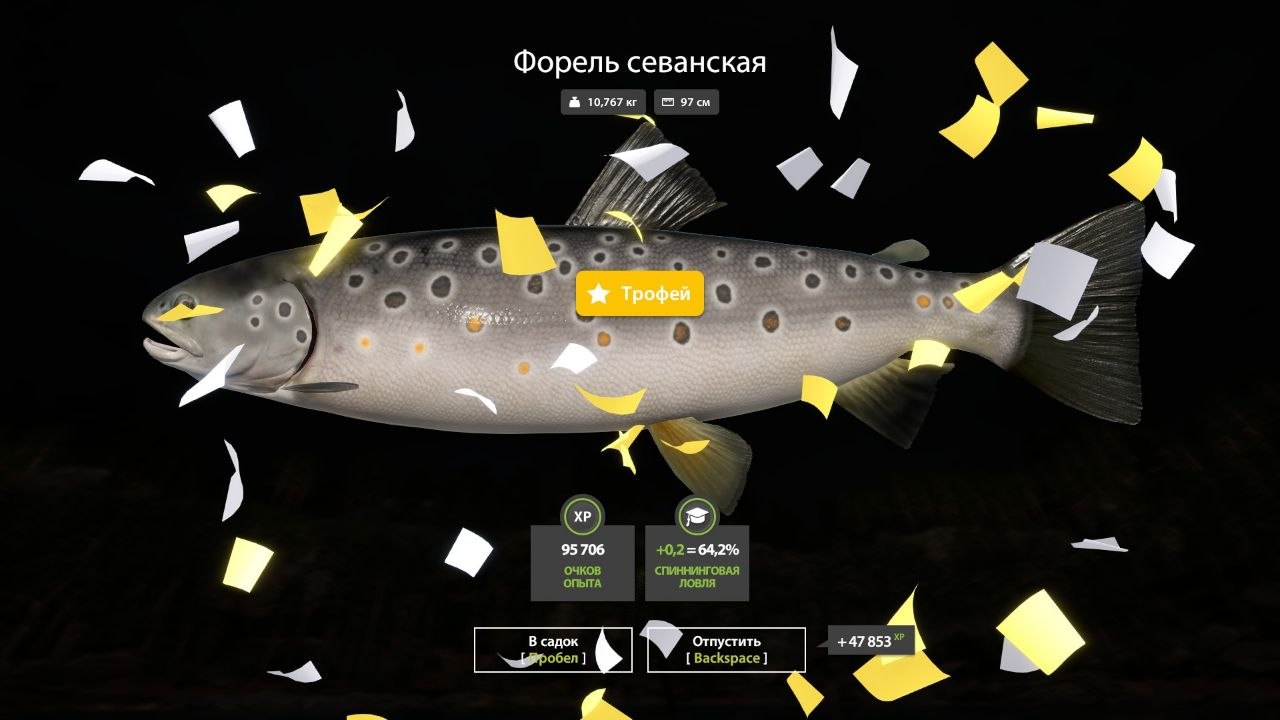
Task: Select the star icon on the Трофей badge
Action: pos(597,294)
